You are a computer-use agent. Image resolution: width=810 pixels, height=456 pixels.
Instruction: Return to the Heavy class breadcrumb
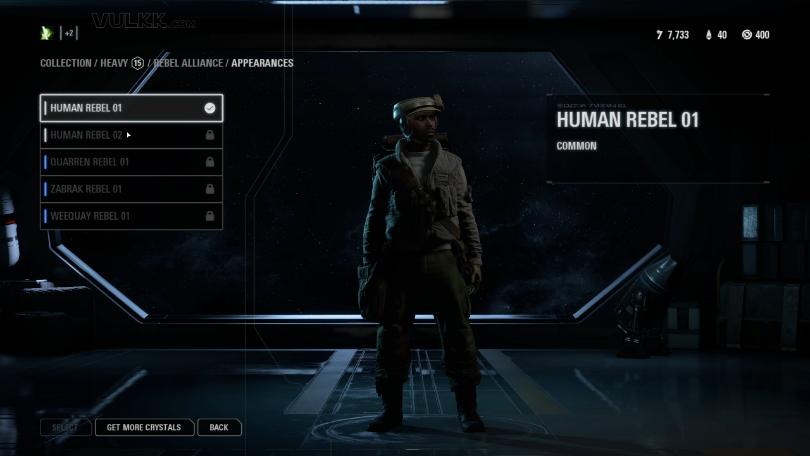coord(114,63)
